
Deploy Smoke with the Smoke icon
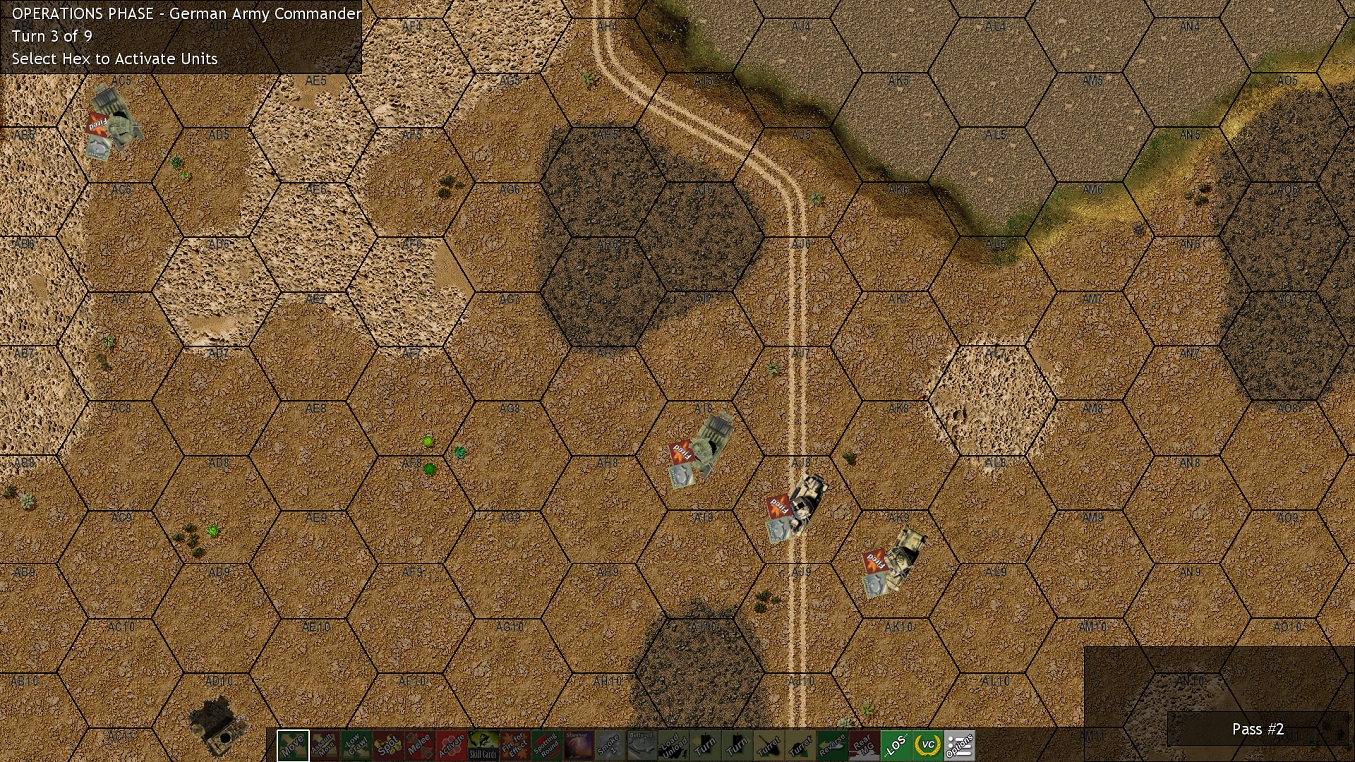608,745
